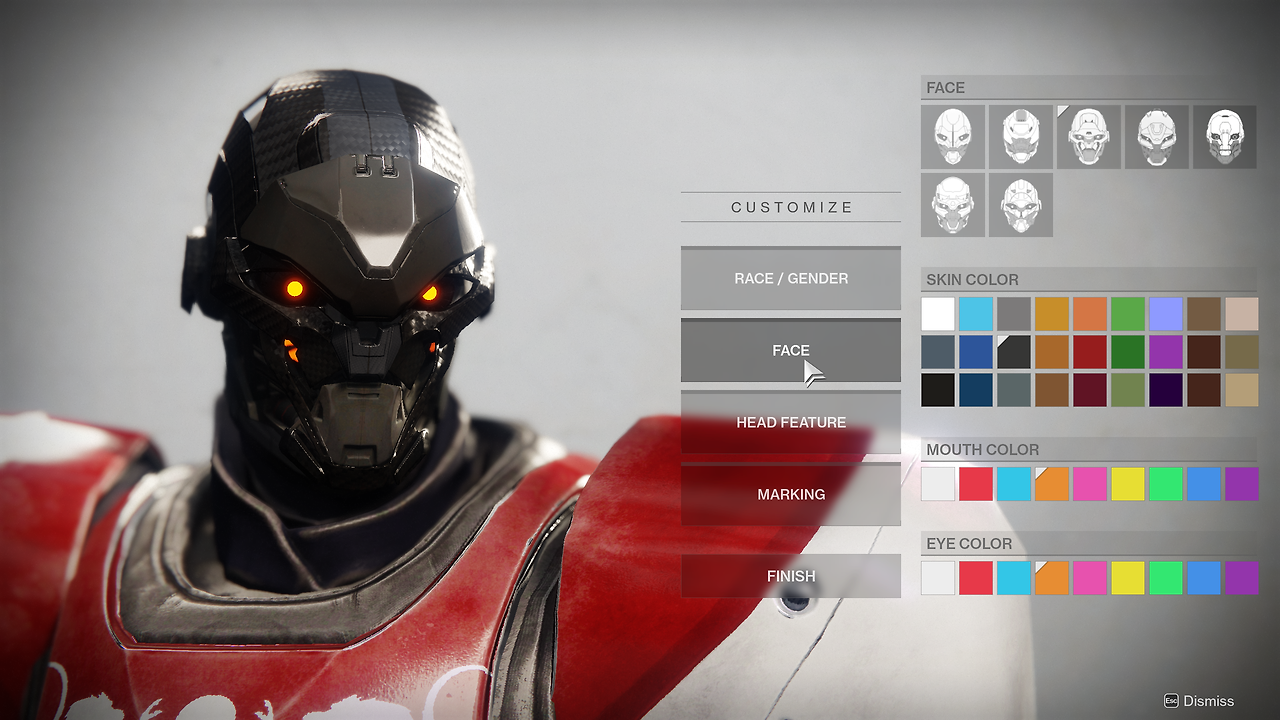1280x720 pixels.
Task: Set eye color to white
Action: click(938, 578)
